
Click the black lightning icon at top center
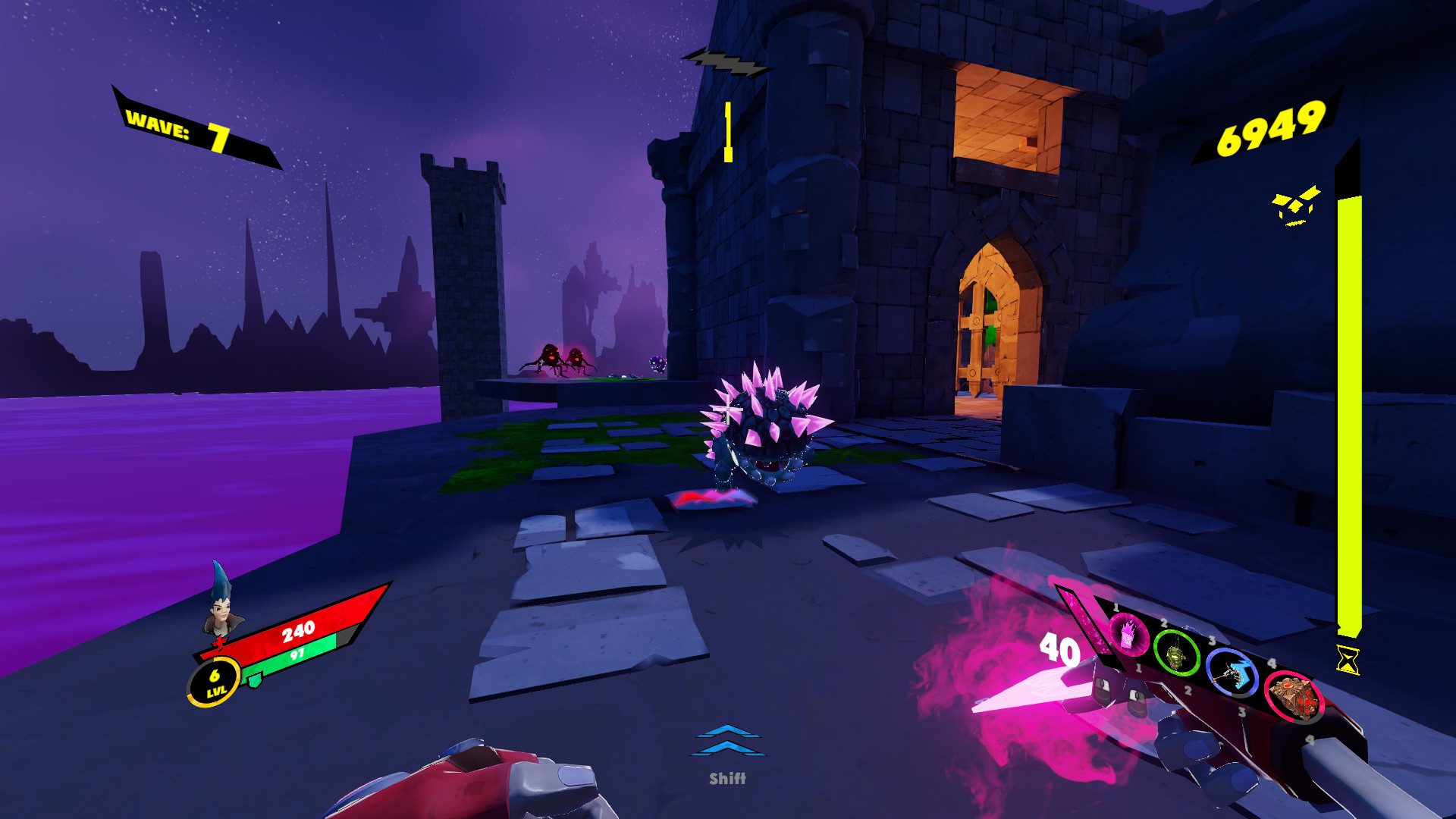[x=726, y=61]
